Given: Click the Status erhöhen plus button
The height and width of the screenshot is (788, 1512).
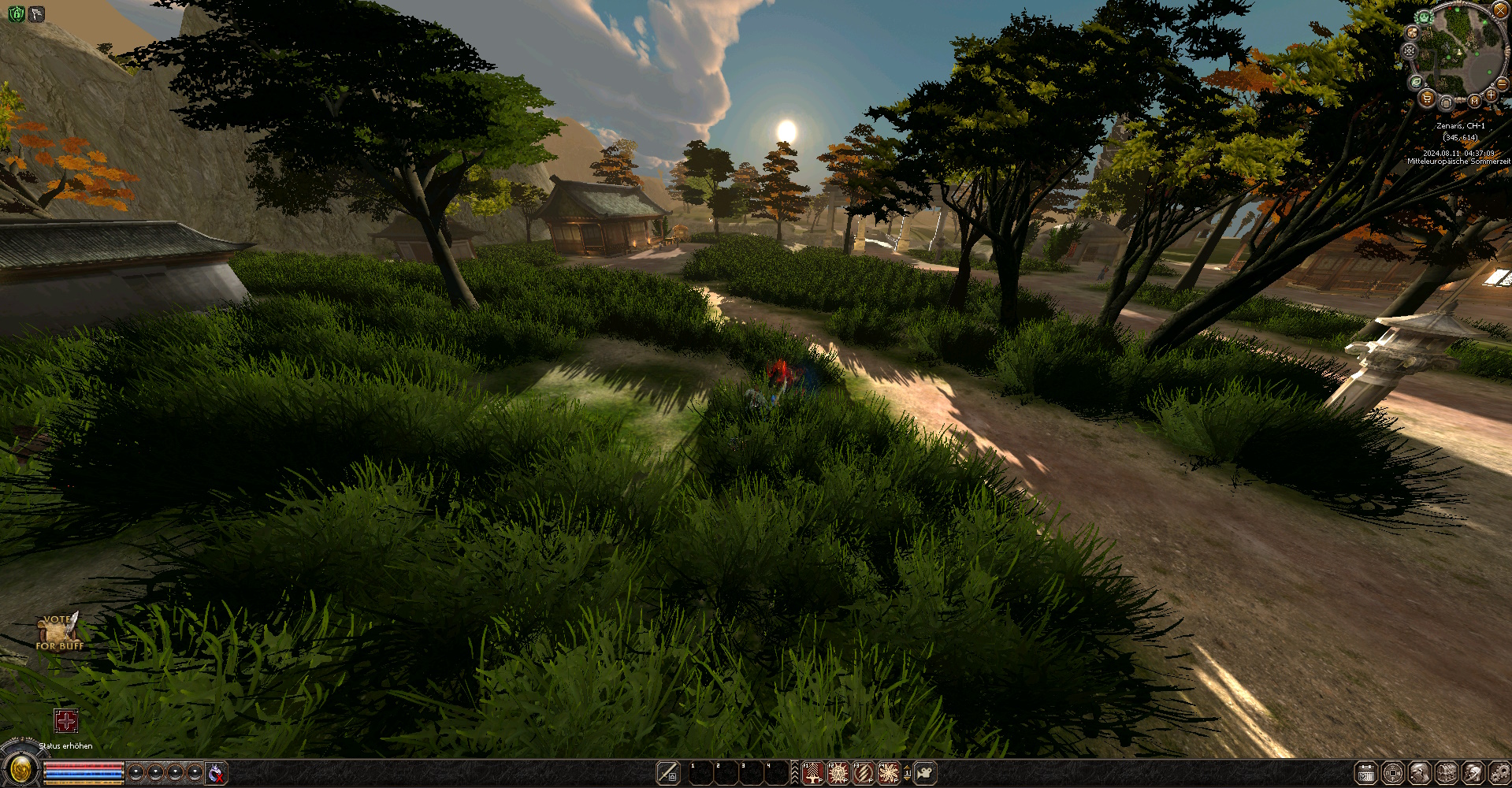Looking at the screenshot, I should [x=65, y=721].
